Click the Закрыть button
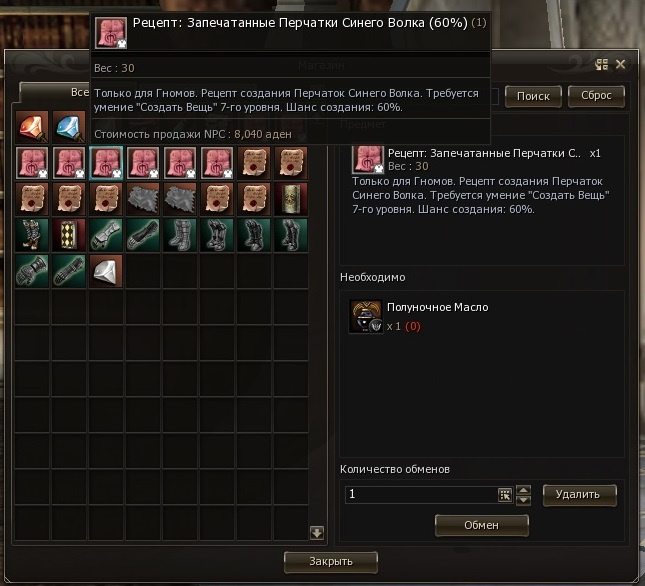The height and width of the screenshot is (586, 645). (x=331, y=561)
